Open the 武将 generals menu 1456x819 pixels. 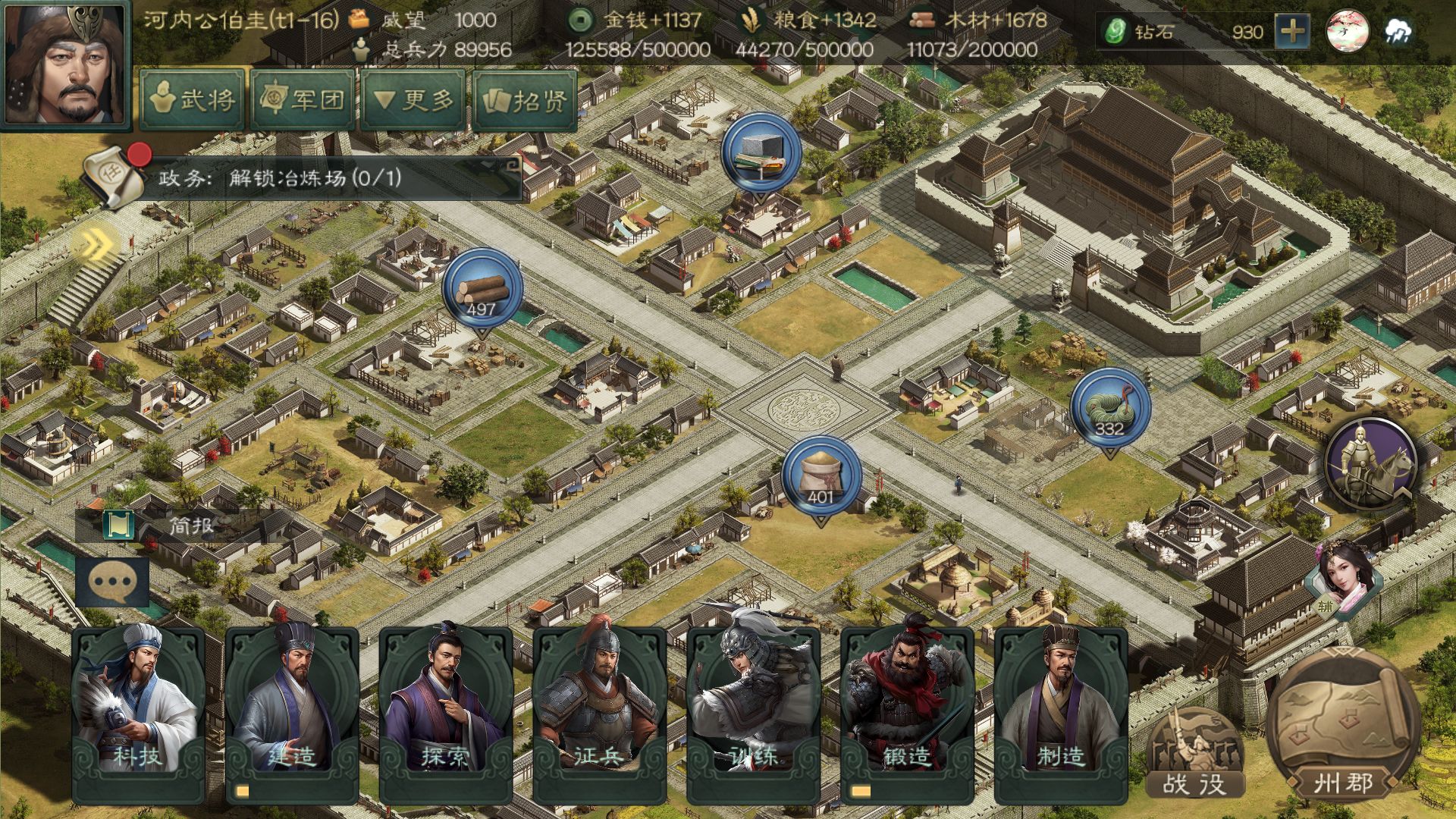193,99
